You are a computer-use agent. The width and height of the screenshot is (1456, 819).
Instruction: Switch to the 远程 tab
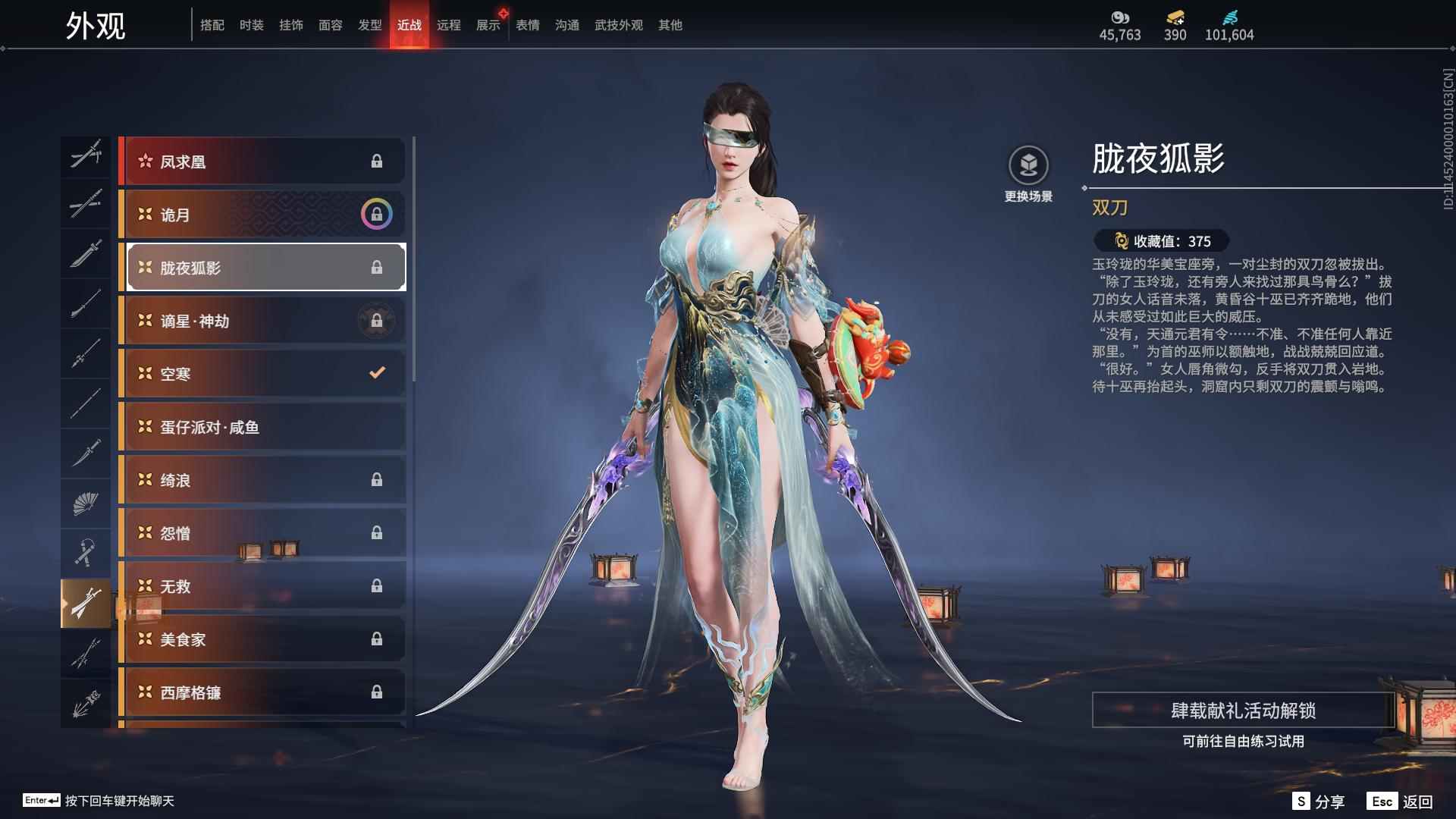tap(450, 24)
